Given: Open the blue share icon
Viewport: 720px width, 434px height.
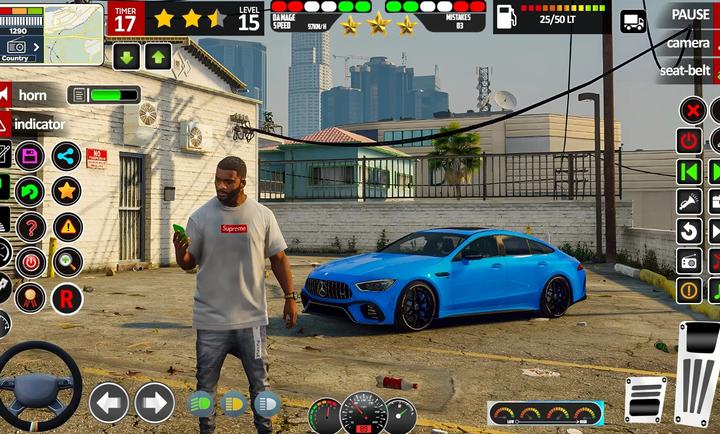Looking at the screenshot, I should pos(67,156).
